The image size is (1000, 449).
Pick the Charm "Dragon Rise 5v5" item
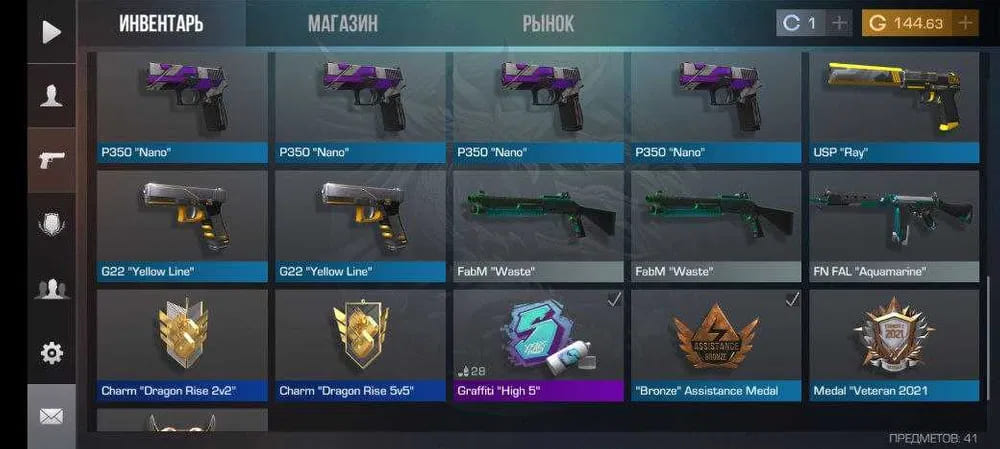[x=361, y=345]
